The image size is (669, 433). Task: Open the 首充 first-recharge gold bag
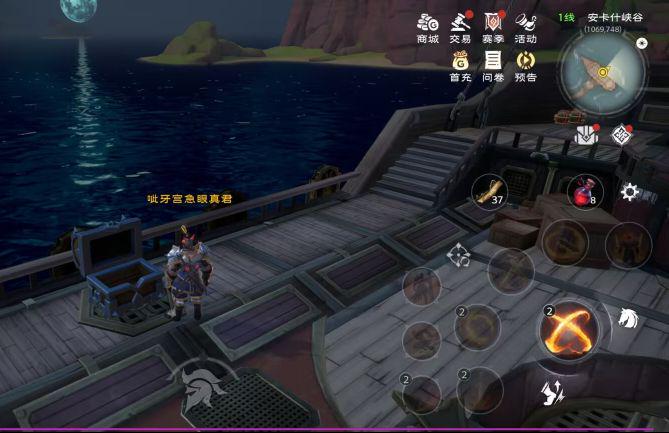(x=460, y=62)
